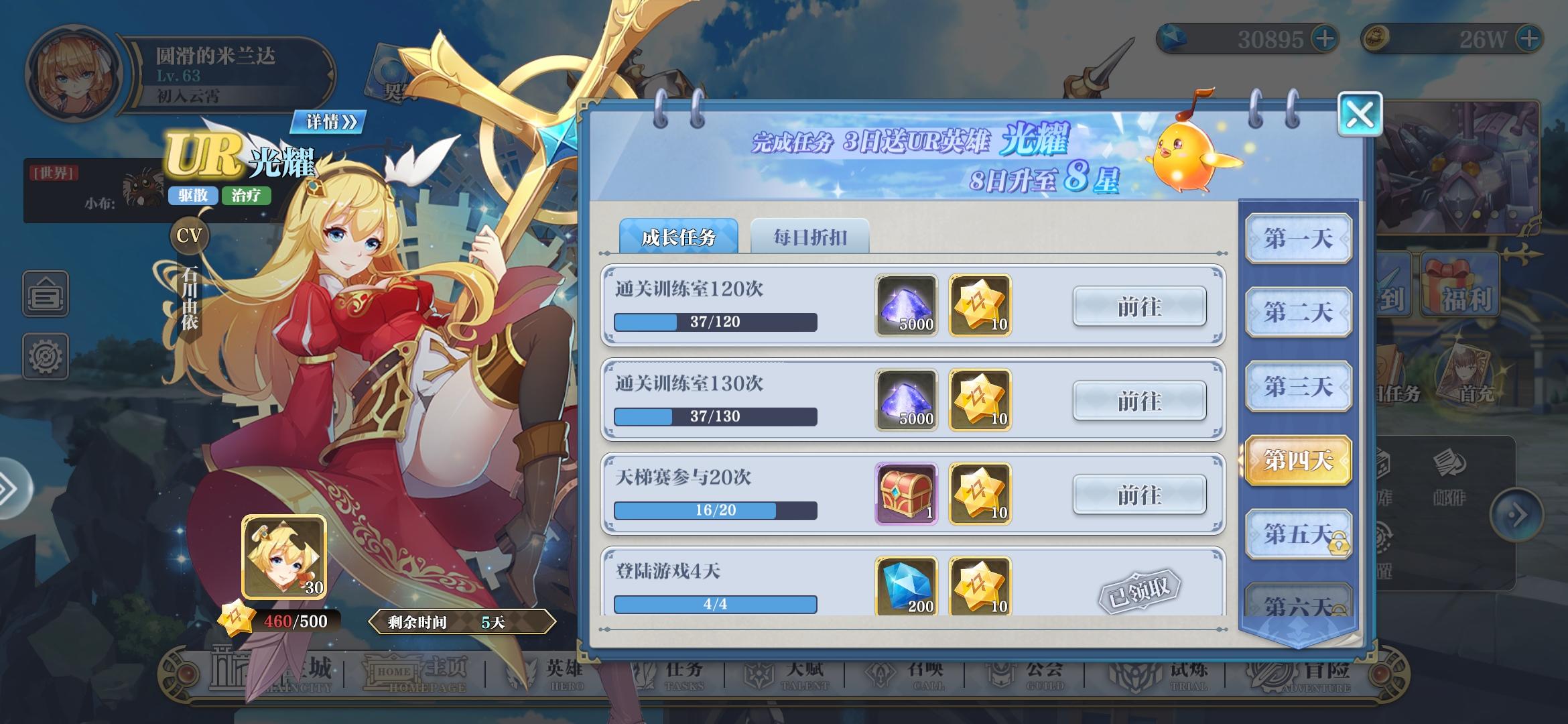Open the settings gear on the left
Image resolution: width=1568 pixels, height=724 pixels.
pyautogui.click(x=44, y=357)
